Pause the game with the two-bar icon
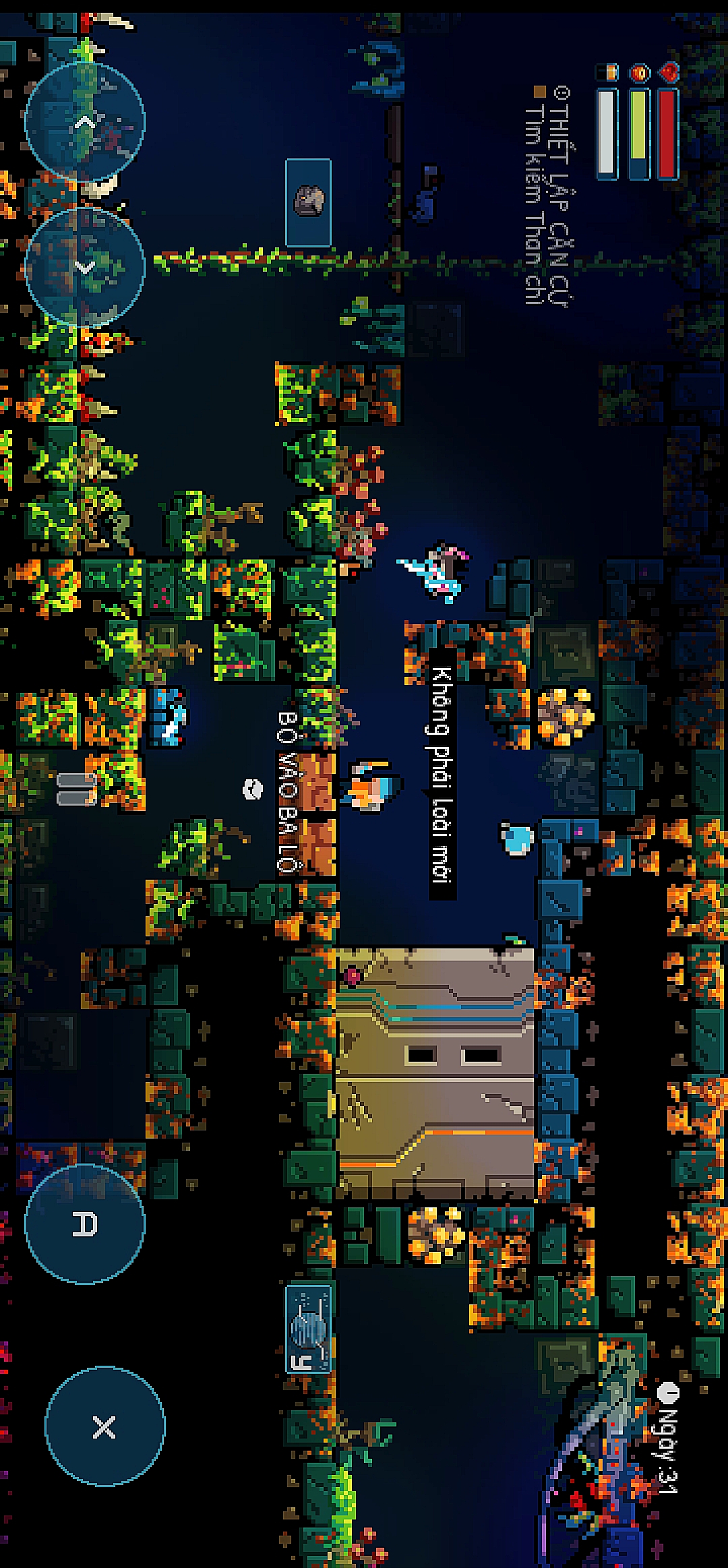728x1568 pixels. pos(77,789)
